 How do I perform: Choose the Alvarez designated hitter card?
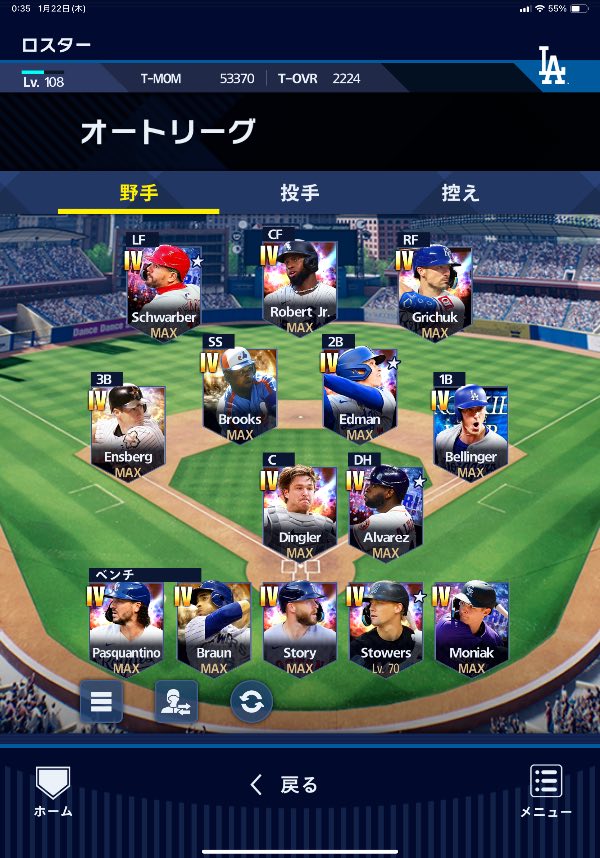pos(385,510)
